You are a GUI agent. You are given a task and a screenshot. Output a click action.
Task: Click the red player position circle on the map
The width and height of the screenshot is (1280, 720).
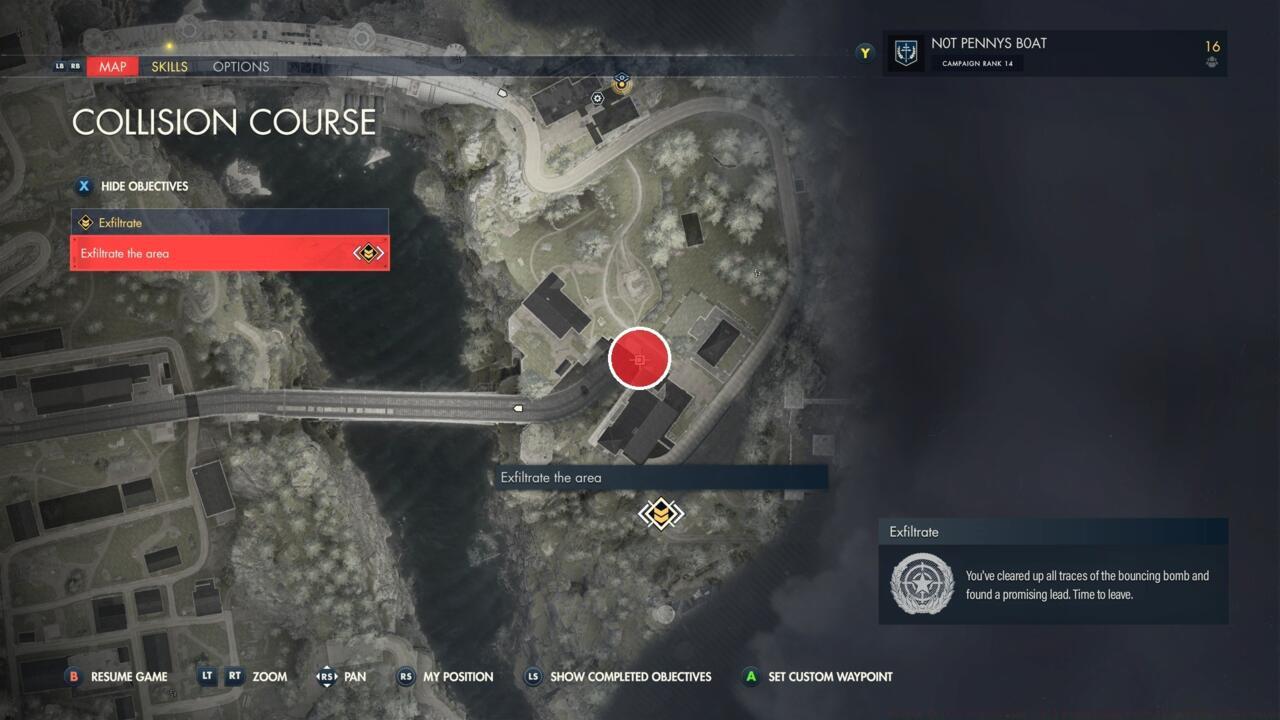pyautogui.click(x=639, y=358)
